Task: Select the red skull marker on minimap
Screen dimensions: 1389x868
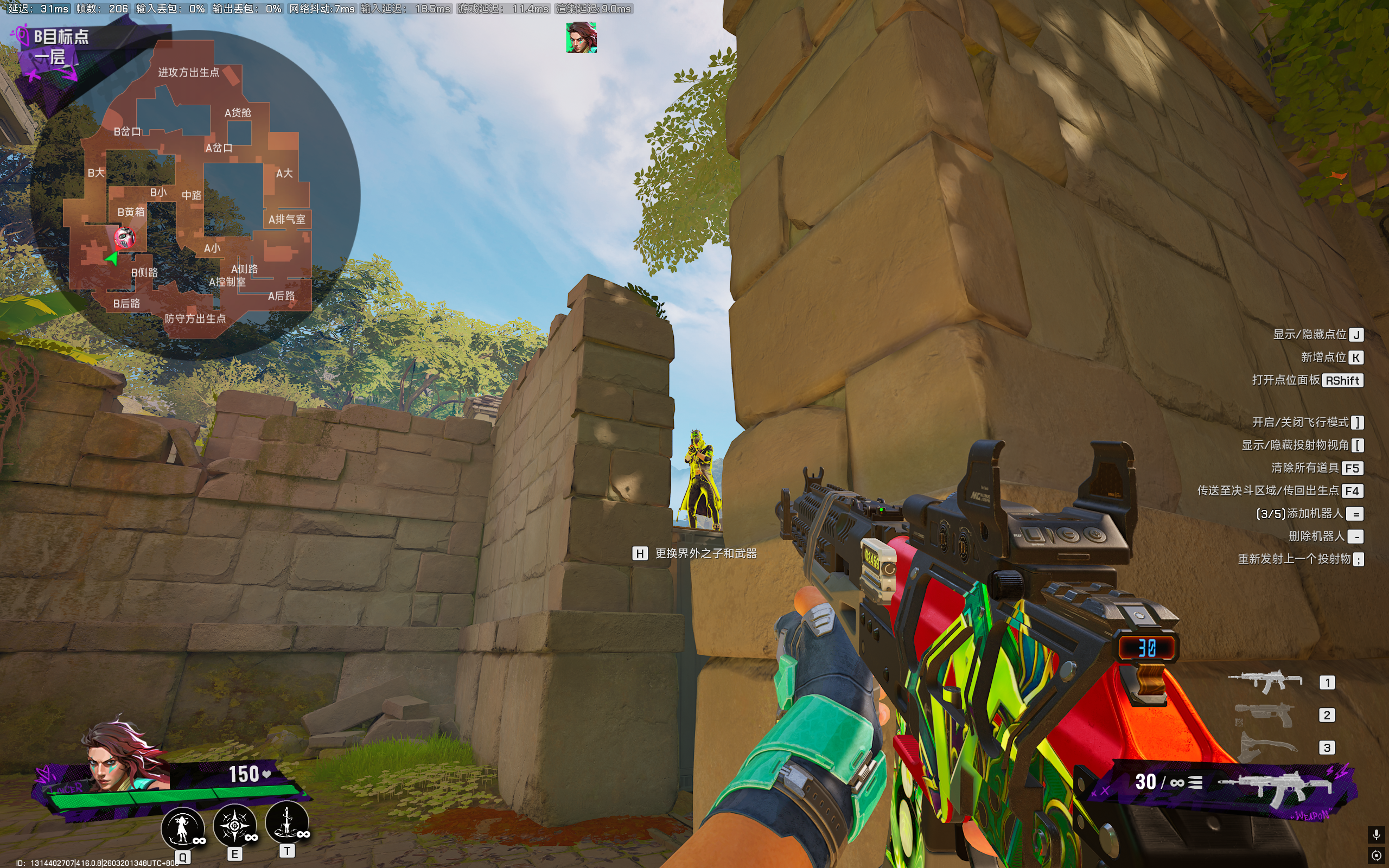Action: (x=124, y=237)
